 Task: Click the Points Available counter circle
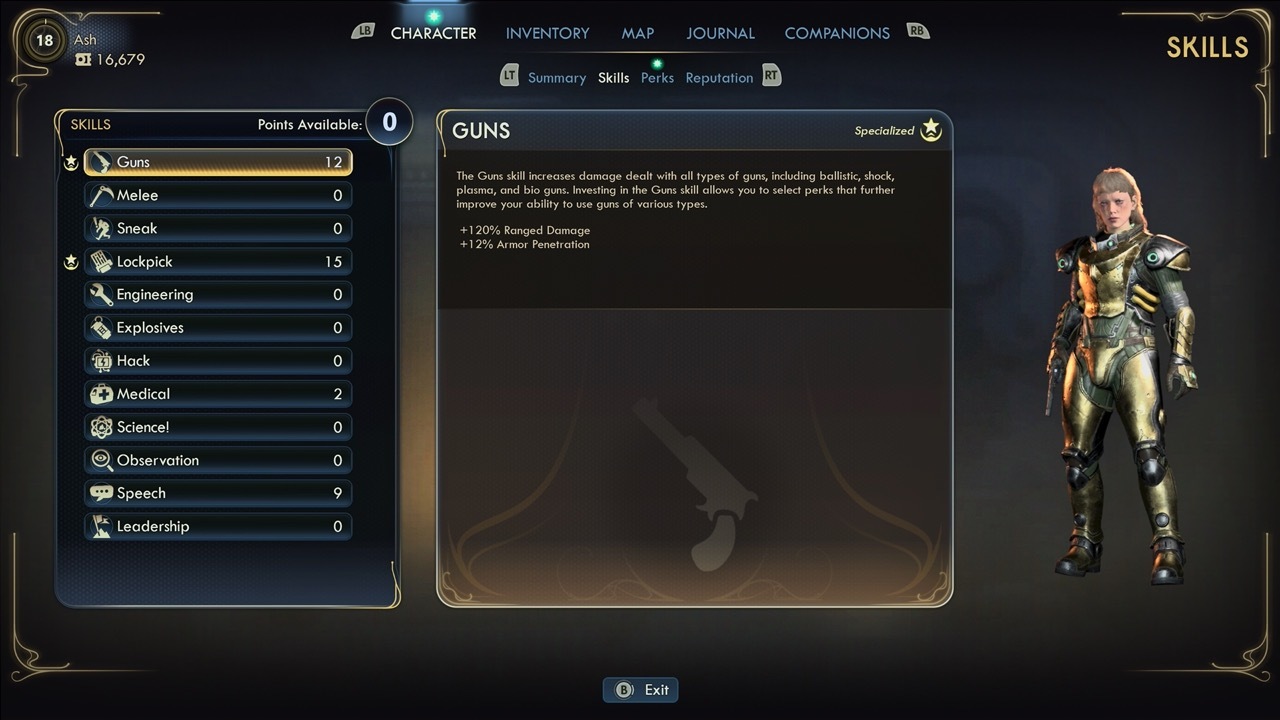click(x=389, y=121)
